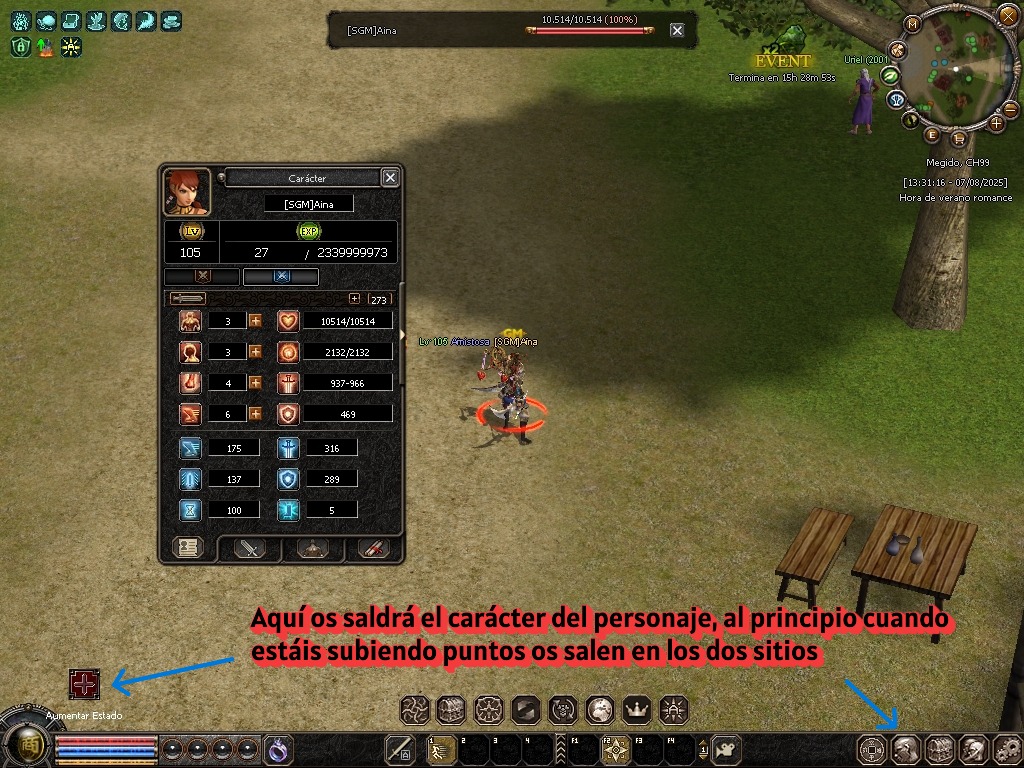This screenshot has height=768, width=1024.
Task: Open the inventory chest icon in the taskbar
Action: [x=939, y=748]
